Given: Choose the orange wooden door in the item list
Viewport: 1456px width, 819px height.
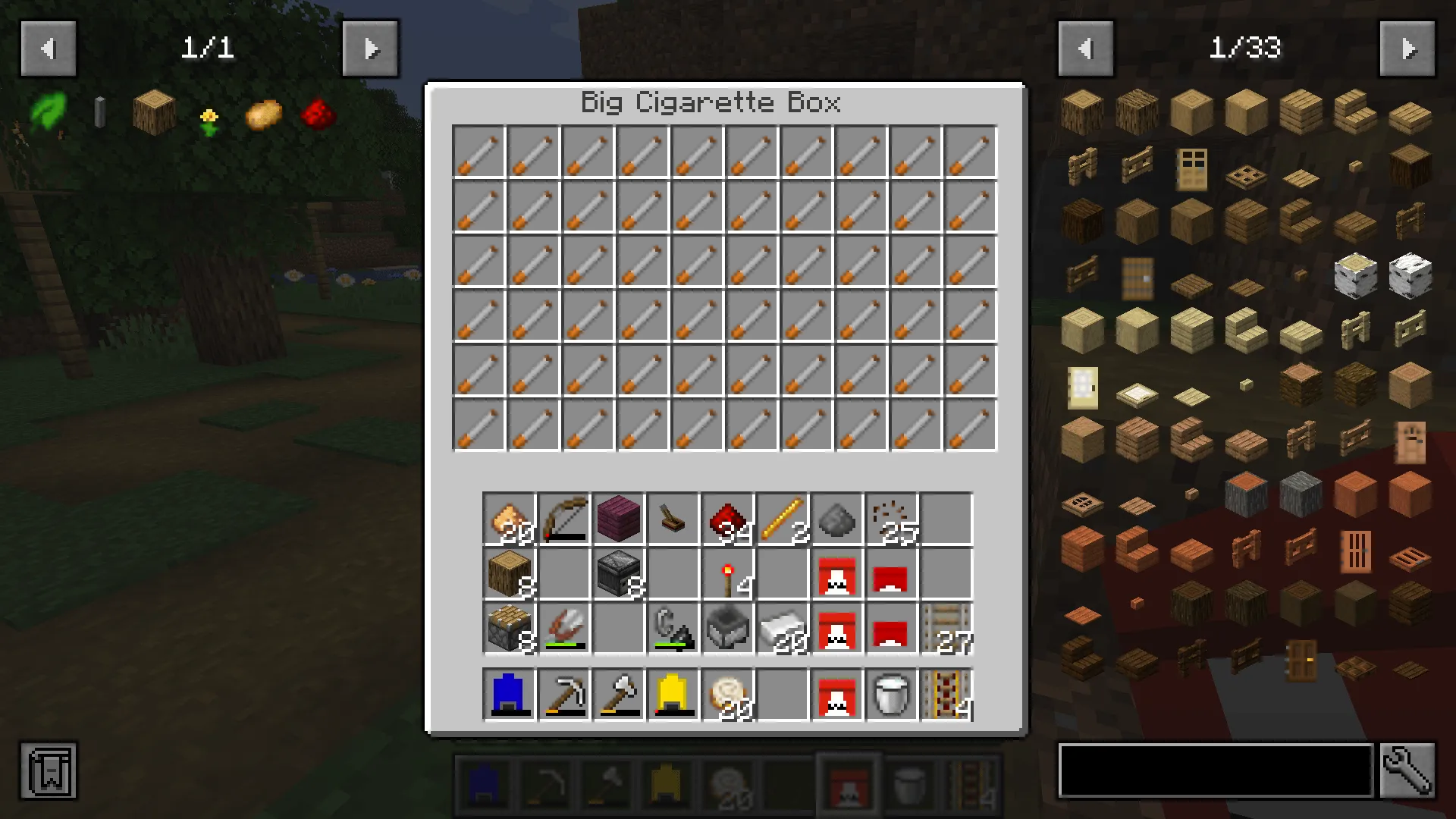Looking at the screenshot, I should [x=1356, y=550].
